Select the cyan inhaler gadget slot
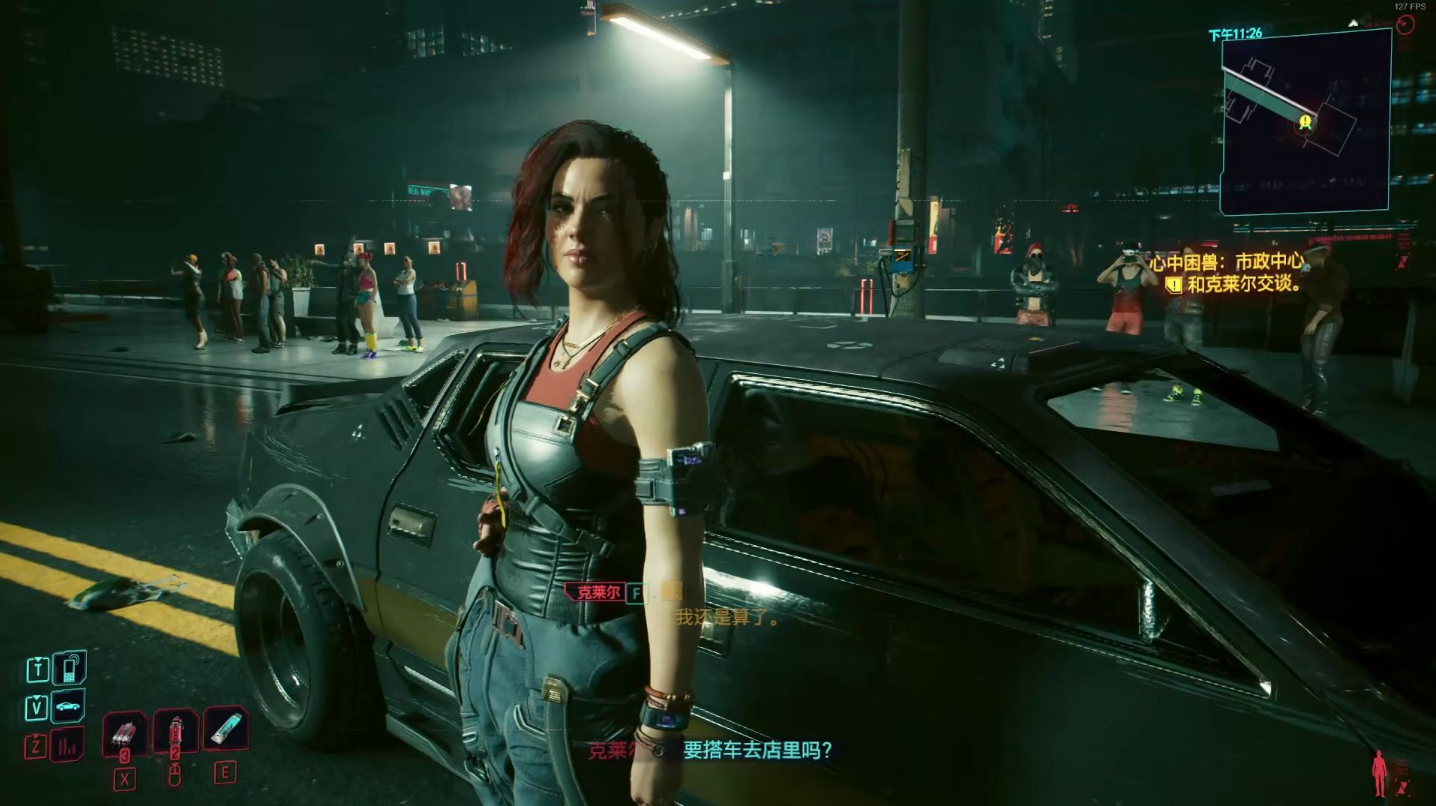Image resolution: width=1436 pixels, height=806 pixels. pos(226,727)
